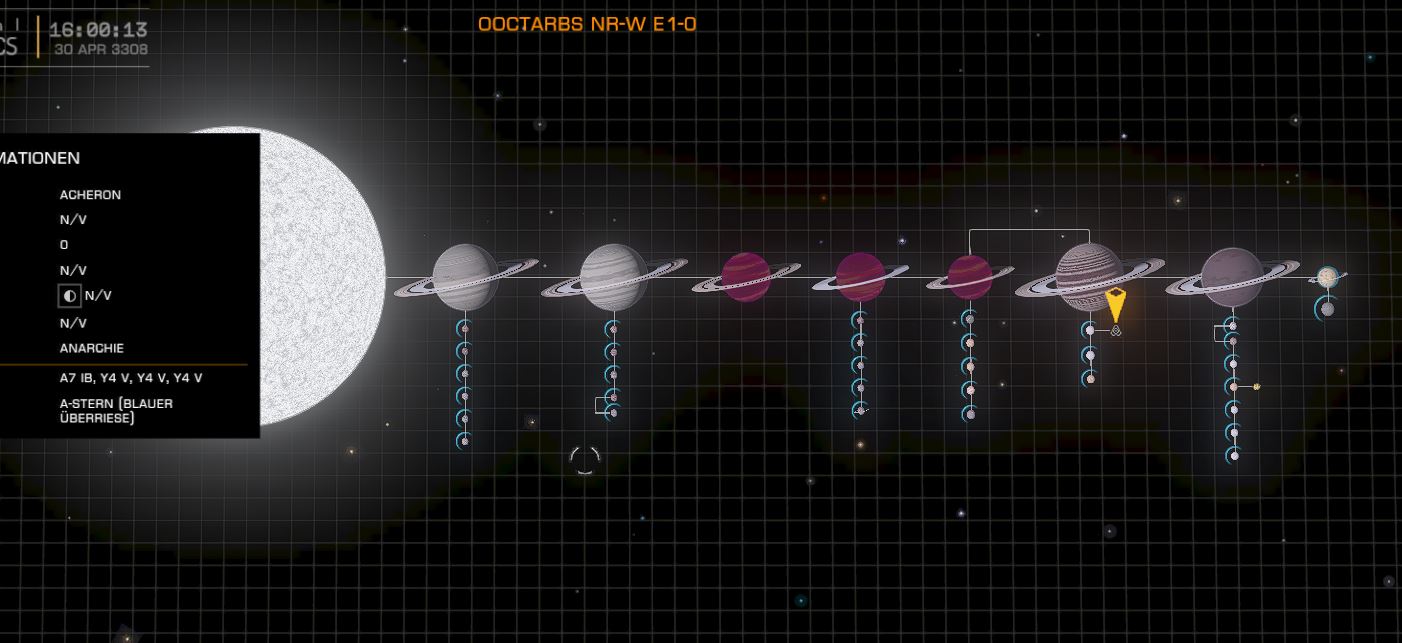Viewport: 1402px width, 643px height.
Task: Select the magenta ringed planet under the bracket line
Action: pos(969,277)
